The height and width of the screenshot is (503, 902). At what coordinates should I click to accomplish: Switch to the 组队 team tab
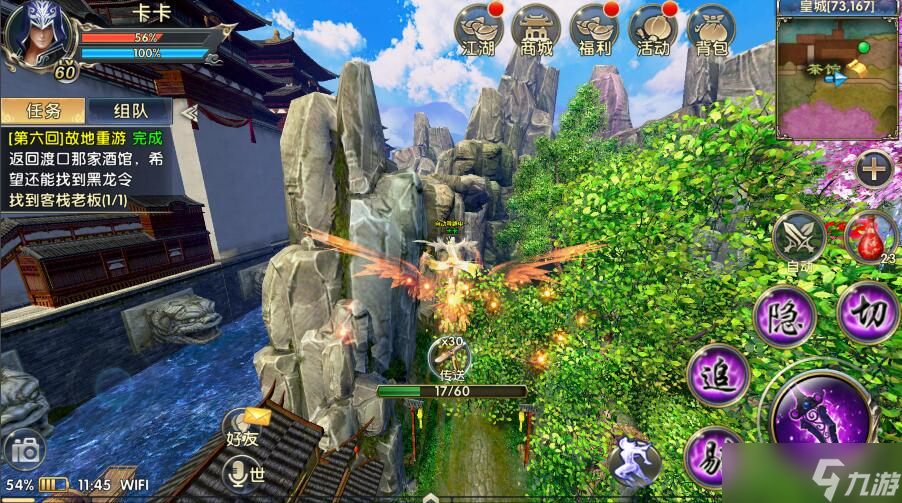click(130, 112)
